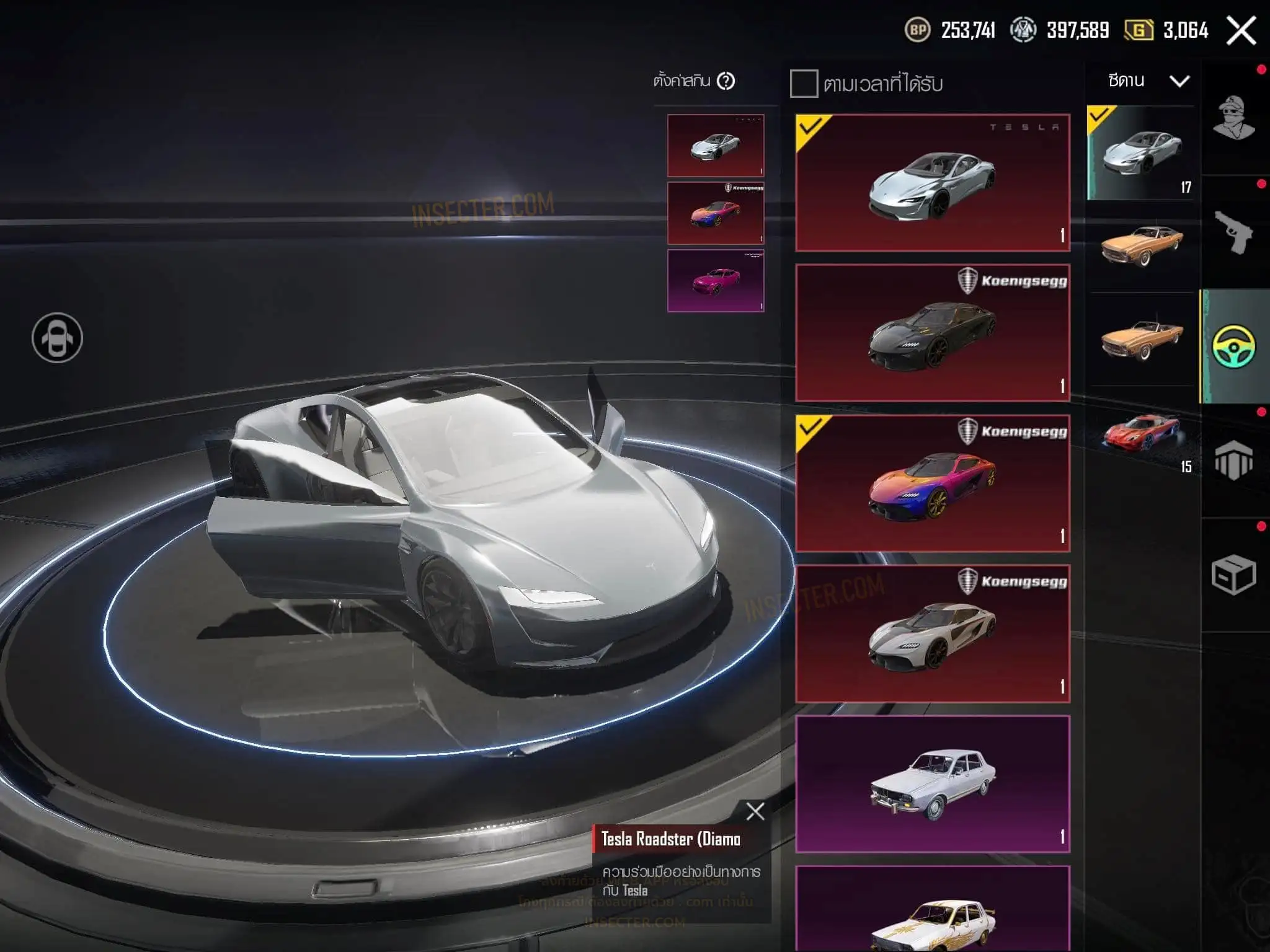Open the stacked blocks shield tab
Viewport: 1270px width, 952px height.
1234,461
